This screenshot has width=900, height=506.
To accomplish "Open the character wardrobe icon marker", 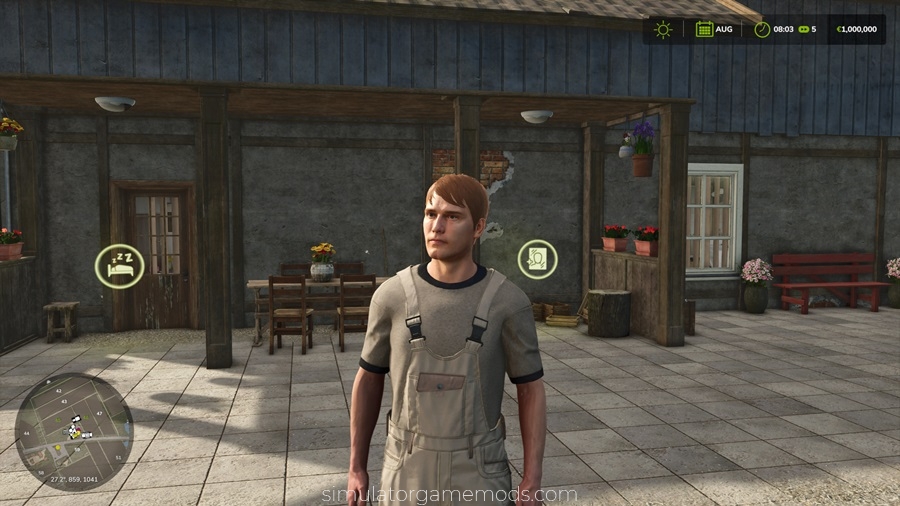I will tap(537, 259).
